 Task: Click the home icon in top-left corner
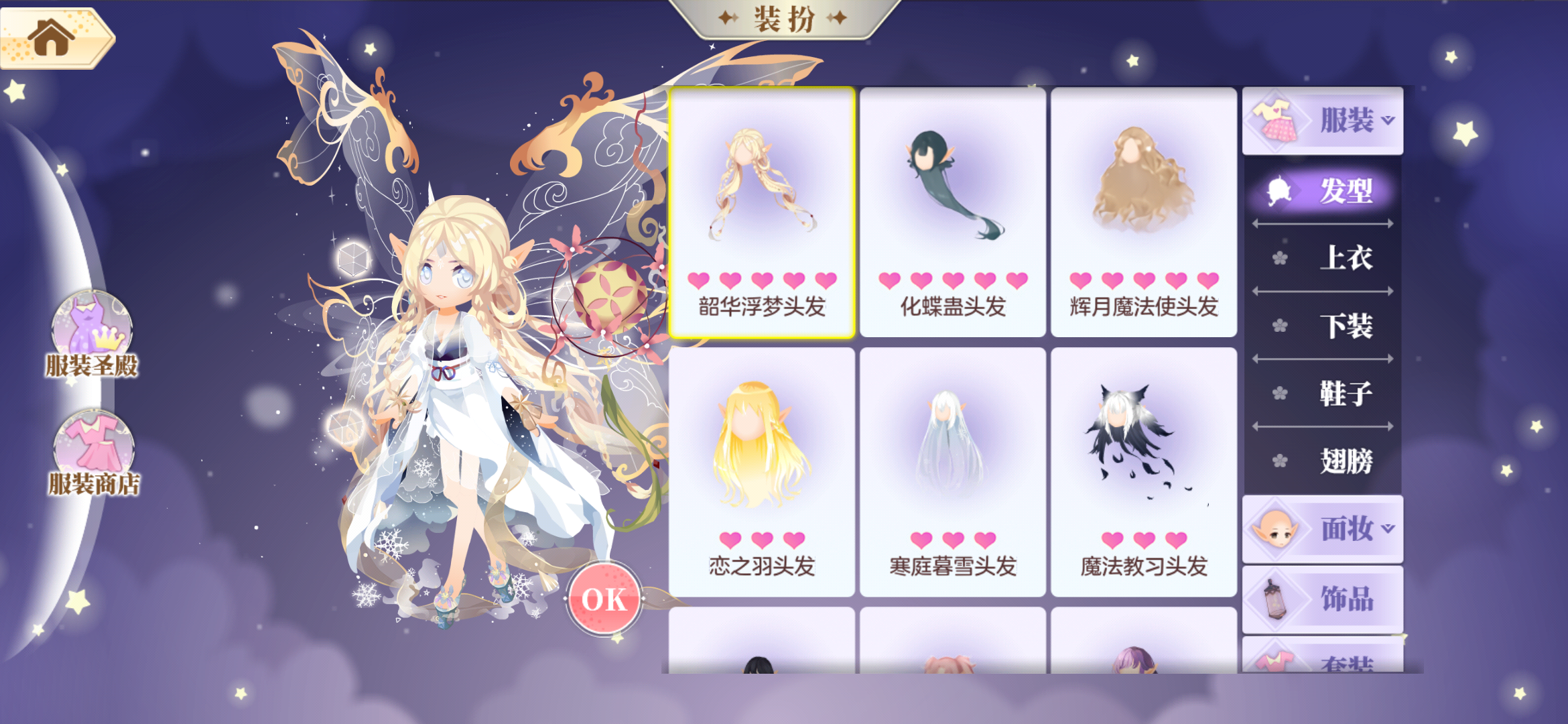click(x=50, y=37)
